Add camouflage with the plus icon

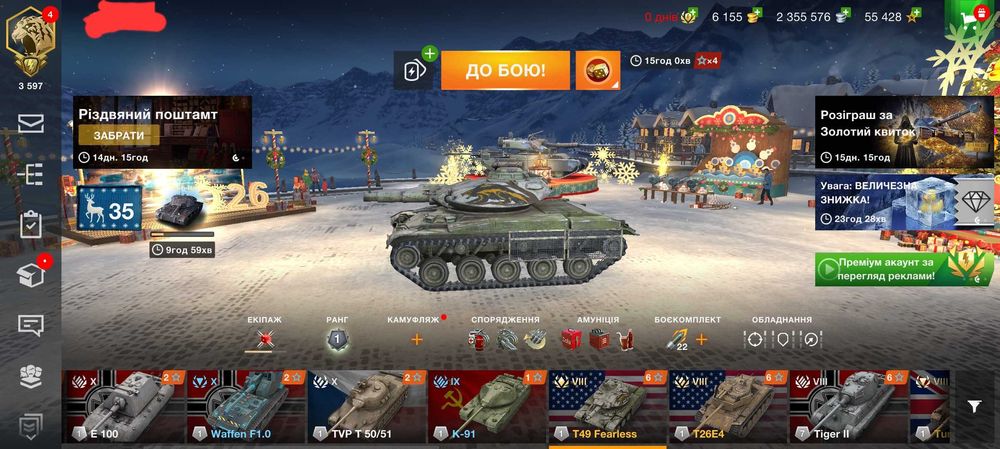coord(416,340)
